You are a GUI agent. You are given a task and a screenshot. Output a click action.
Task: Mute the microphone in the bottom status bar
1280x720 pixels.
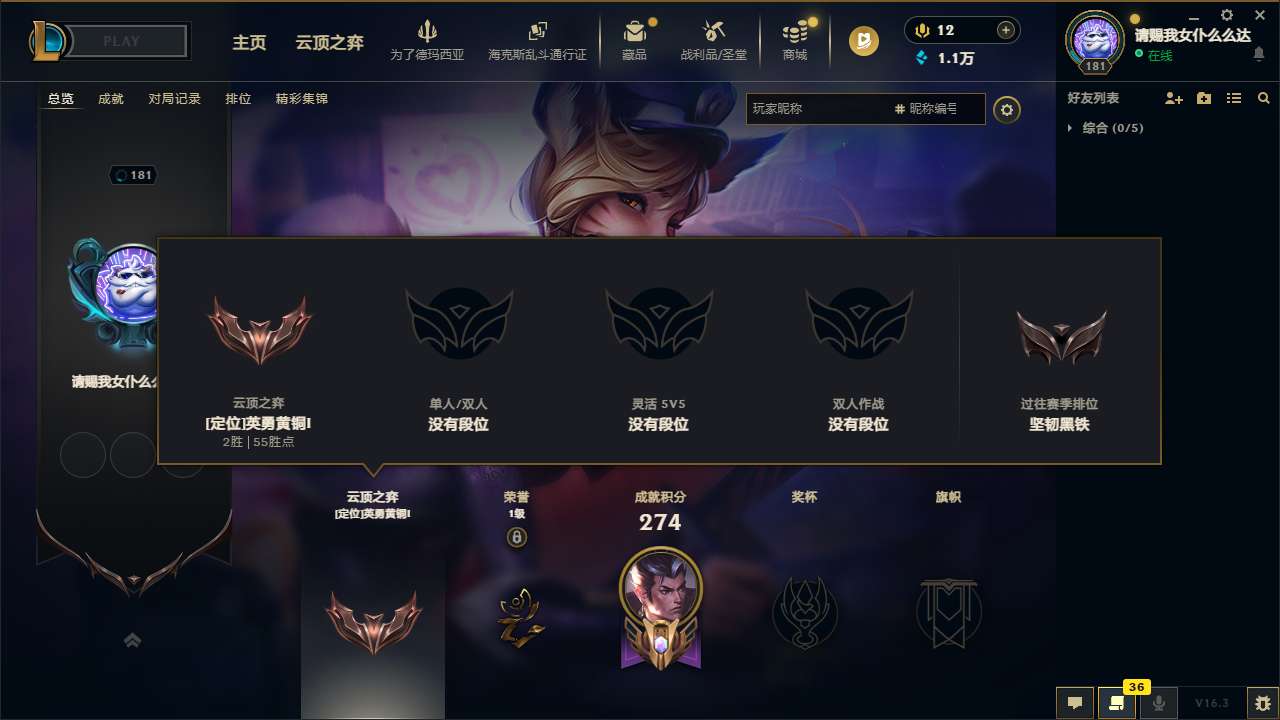tap(1160, 703)
